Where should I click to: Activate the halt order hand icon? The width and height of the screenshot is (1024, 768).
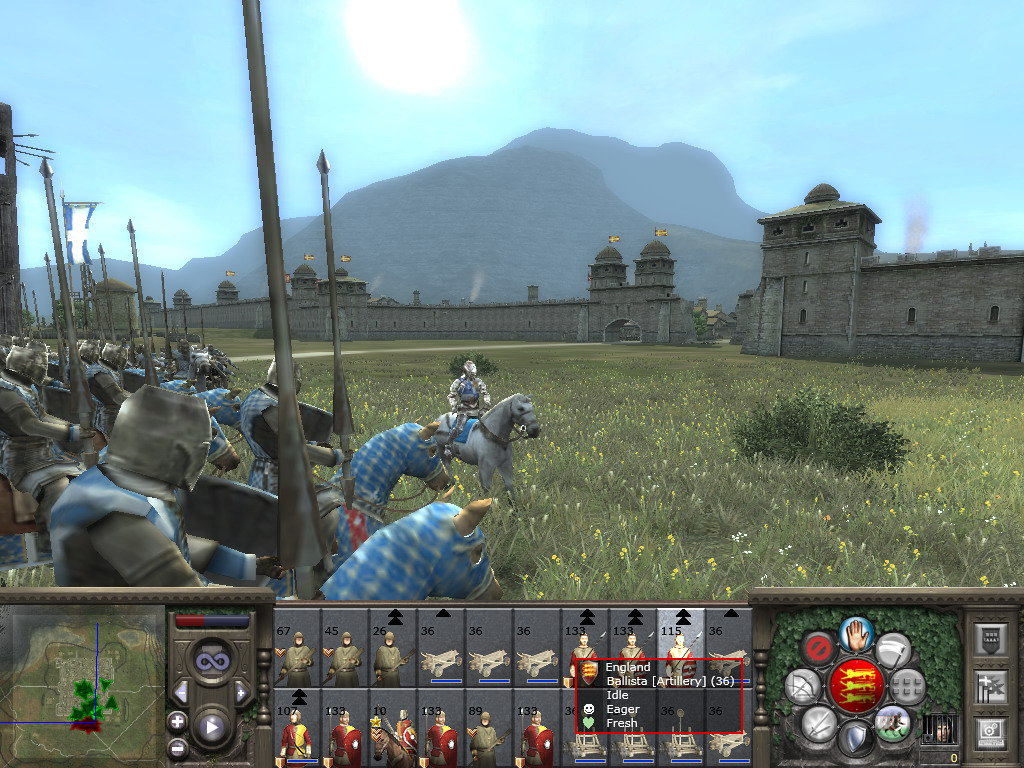click(x=857, y=632)
